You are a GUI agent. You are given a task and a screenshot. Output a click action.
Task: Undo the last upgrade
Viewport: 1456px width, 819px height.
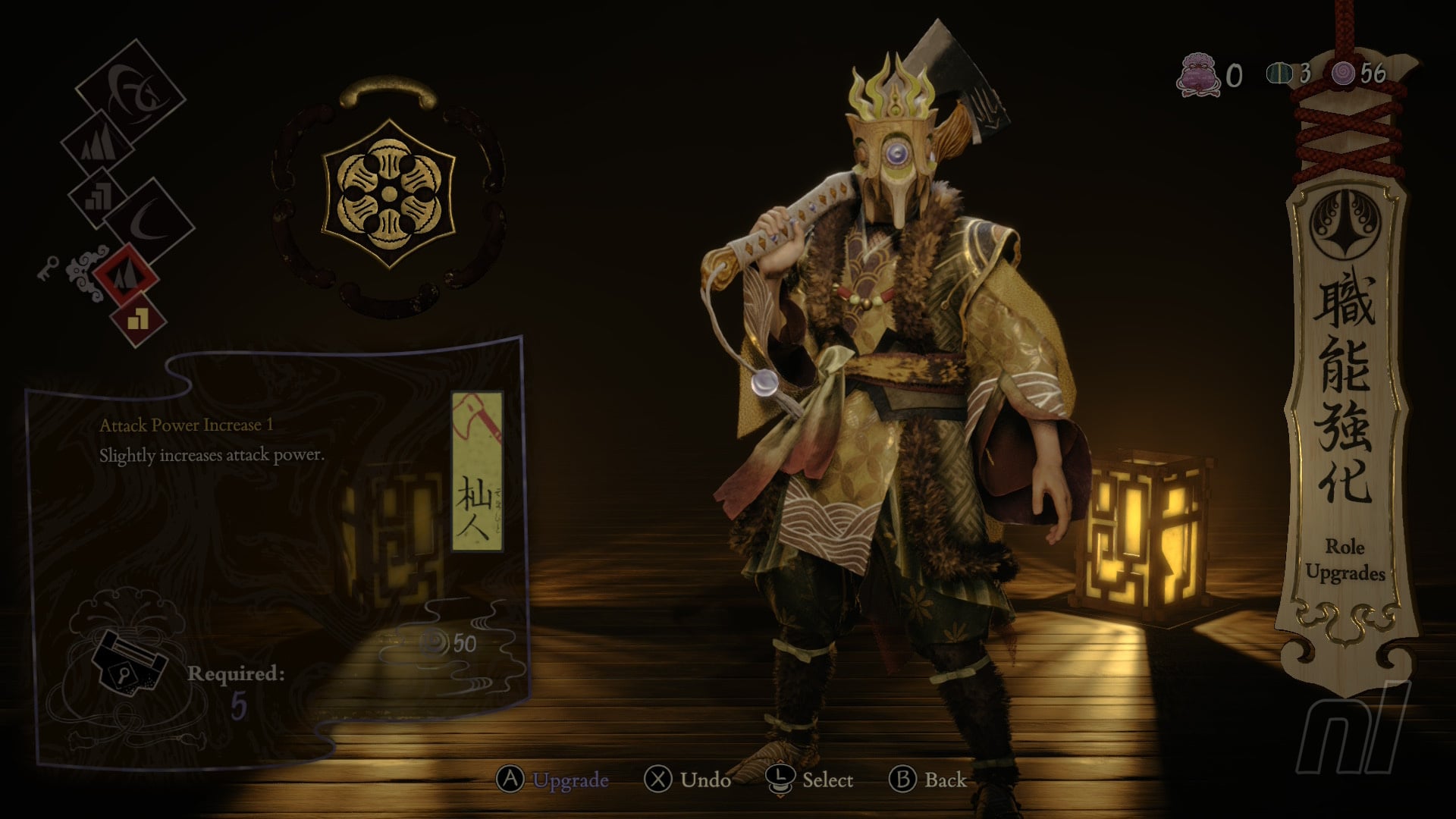[688, 780]
